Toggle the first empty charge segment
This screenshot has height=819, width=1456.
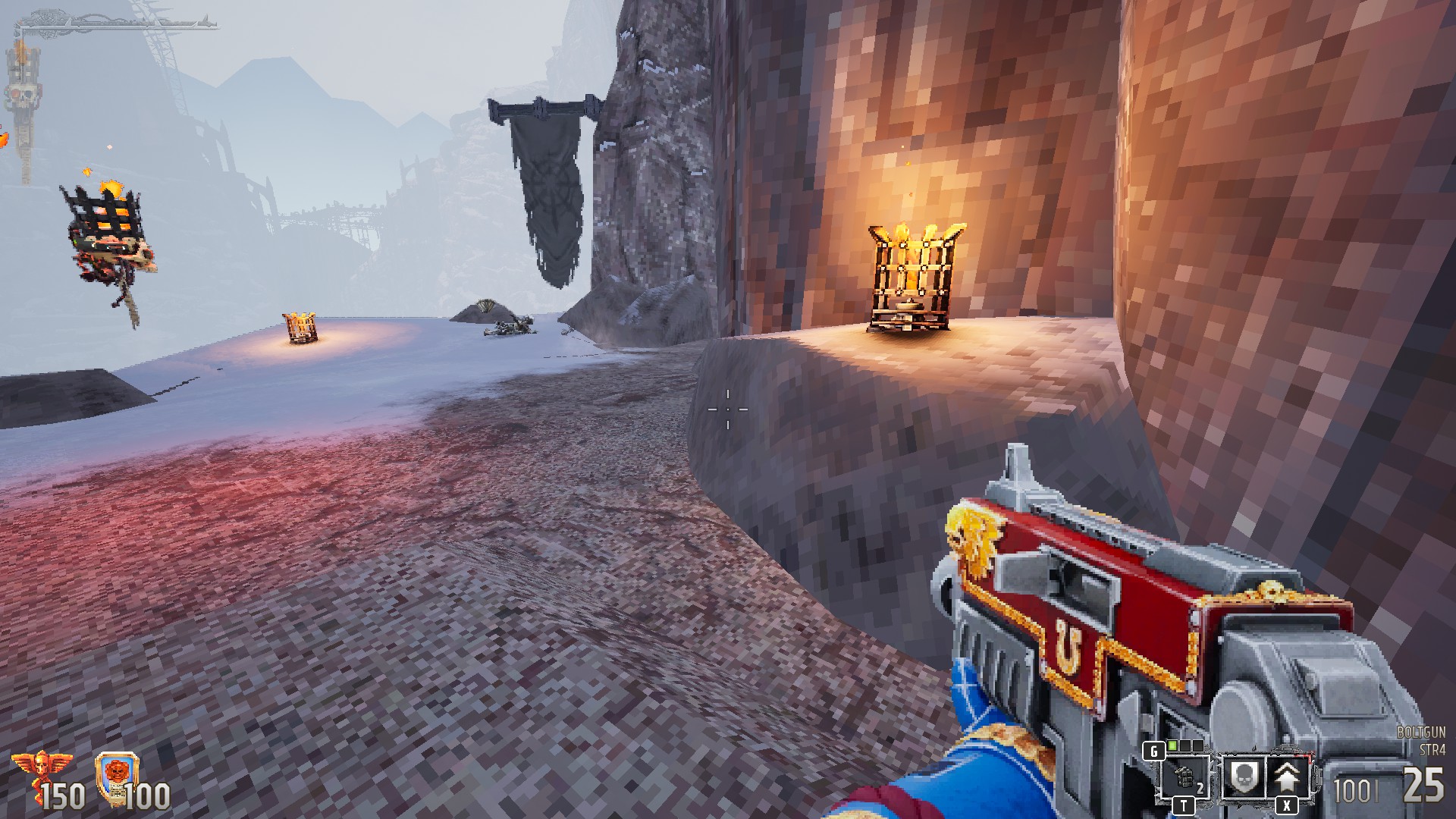[x=1185, y=747]
